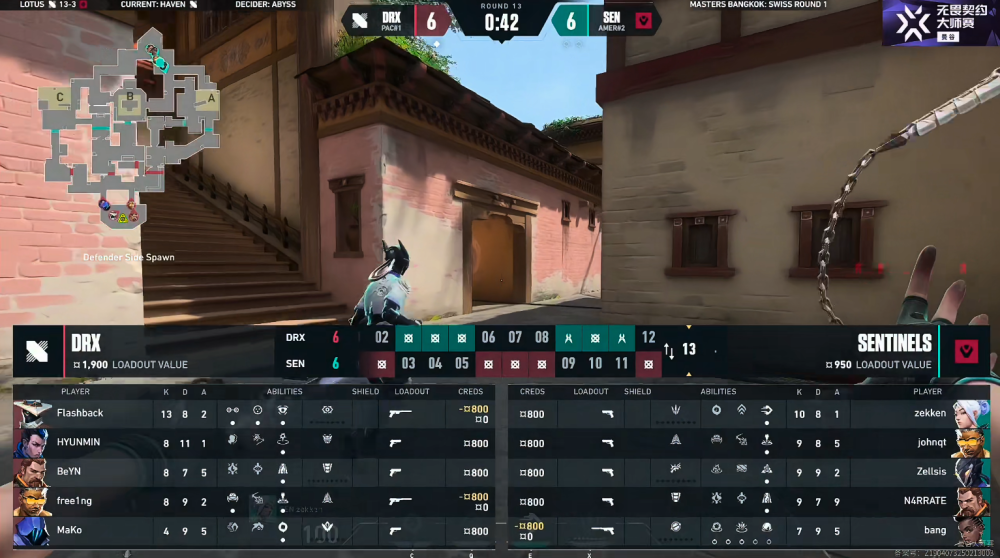Click the DRX team logo in scoreboard header
Image resolution: width=1000 pixels, height=558 pixels.
point(37,351)
